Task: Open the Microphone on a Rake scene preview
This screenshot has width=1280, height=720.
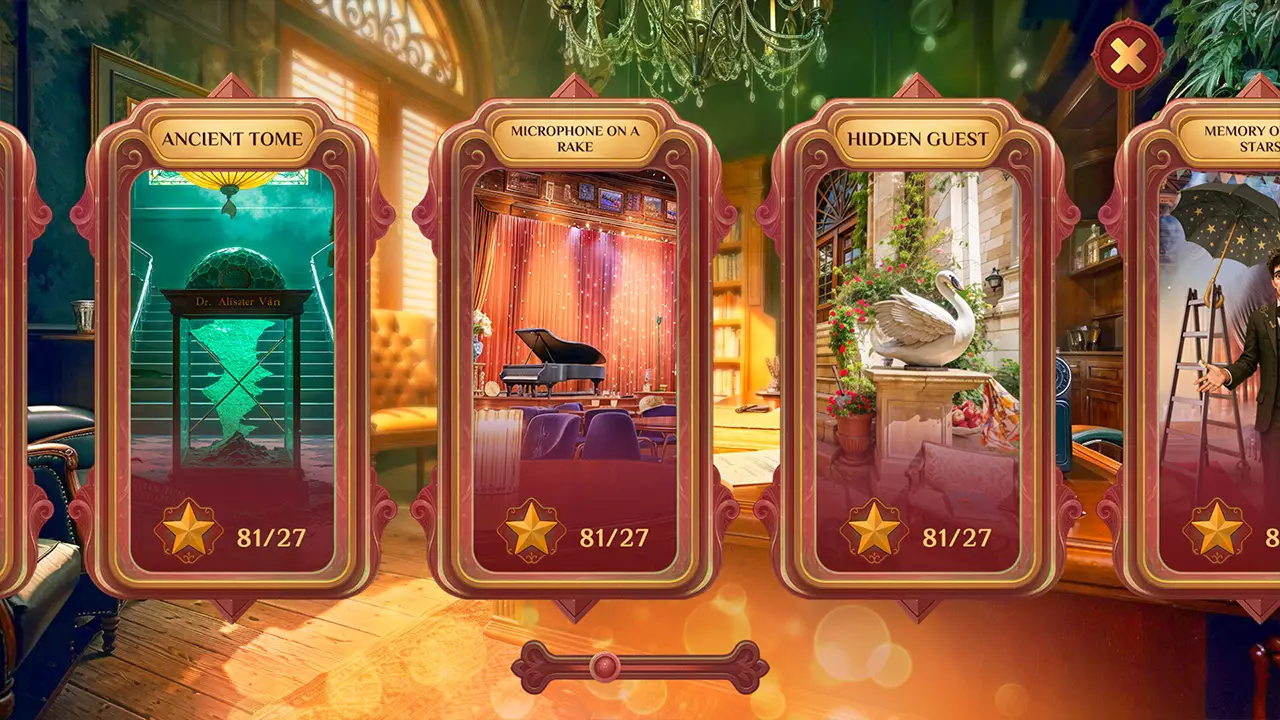Action: (x=577, y=330)
